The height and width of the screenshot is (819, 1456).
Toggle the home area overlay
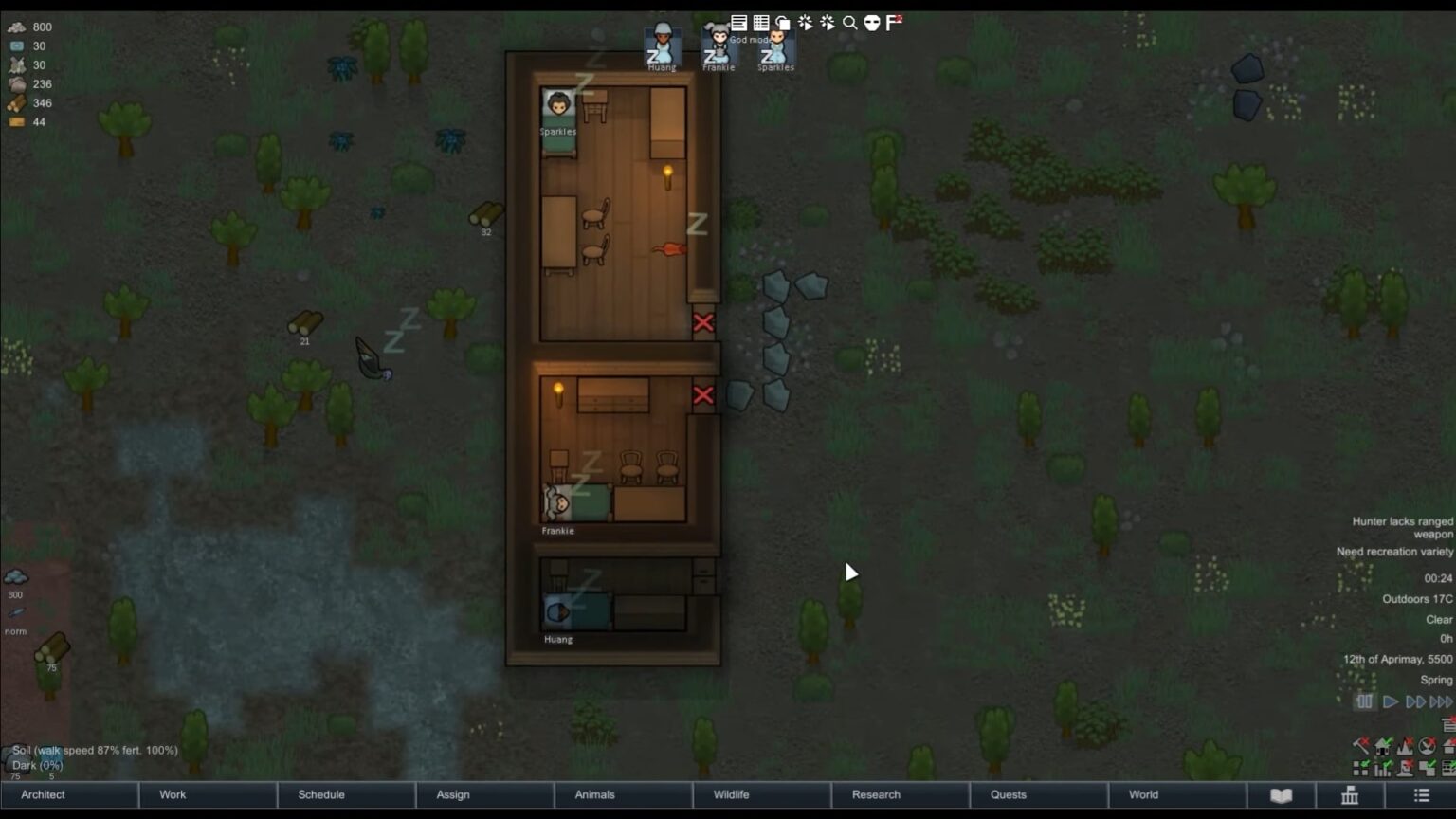[1381, 745]
